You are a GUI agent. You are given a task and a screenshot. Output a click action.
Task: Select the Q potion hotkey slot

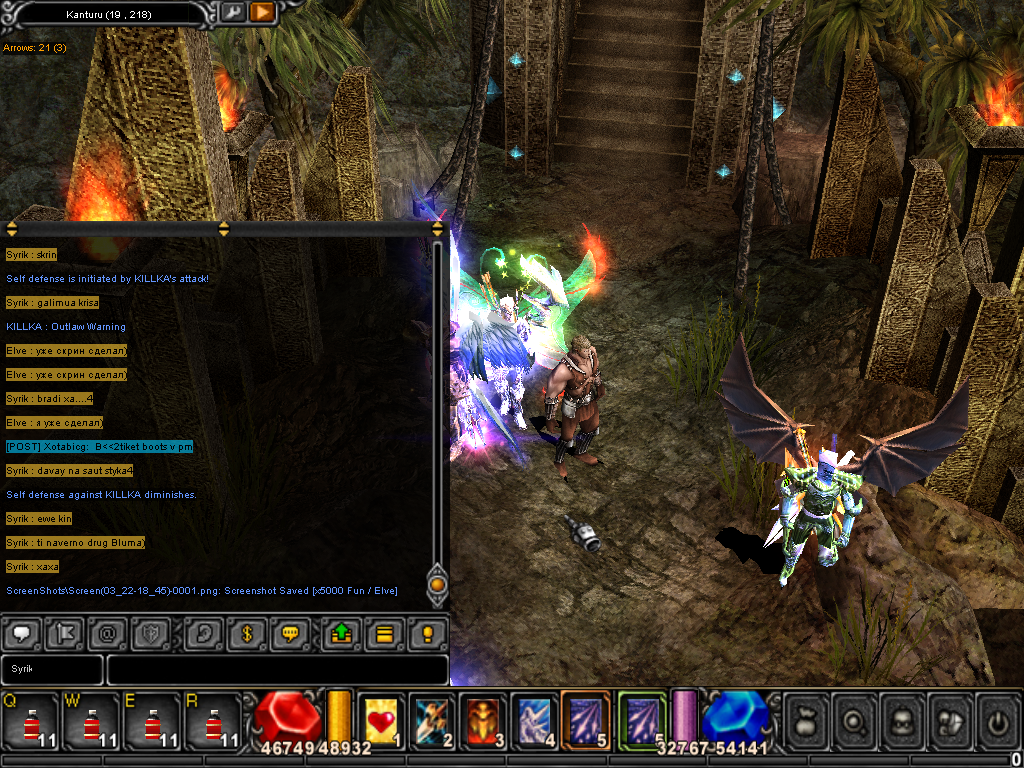click(31, 720)
